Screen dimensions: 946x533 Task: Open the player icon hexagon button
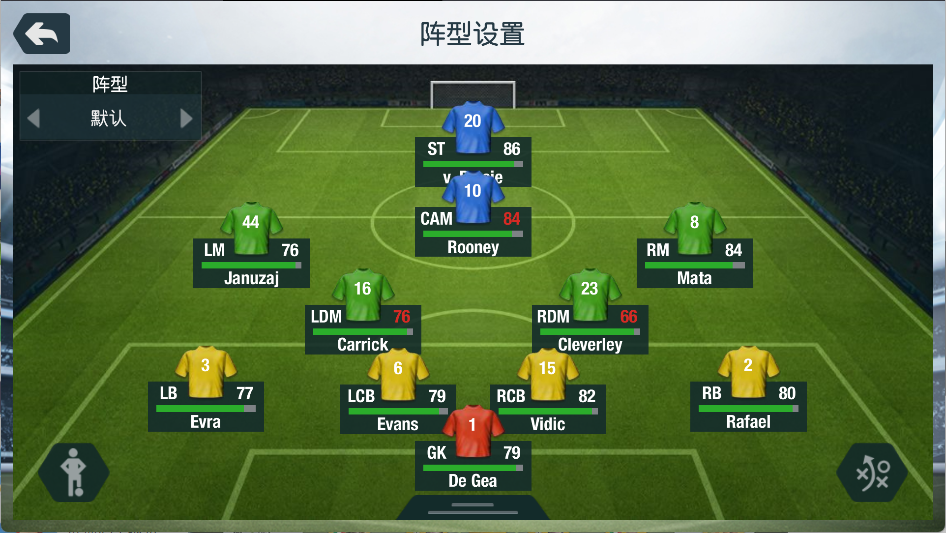[73, 472]
